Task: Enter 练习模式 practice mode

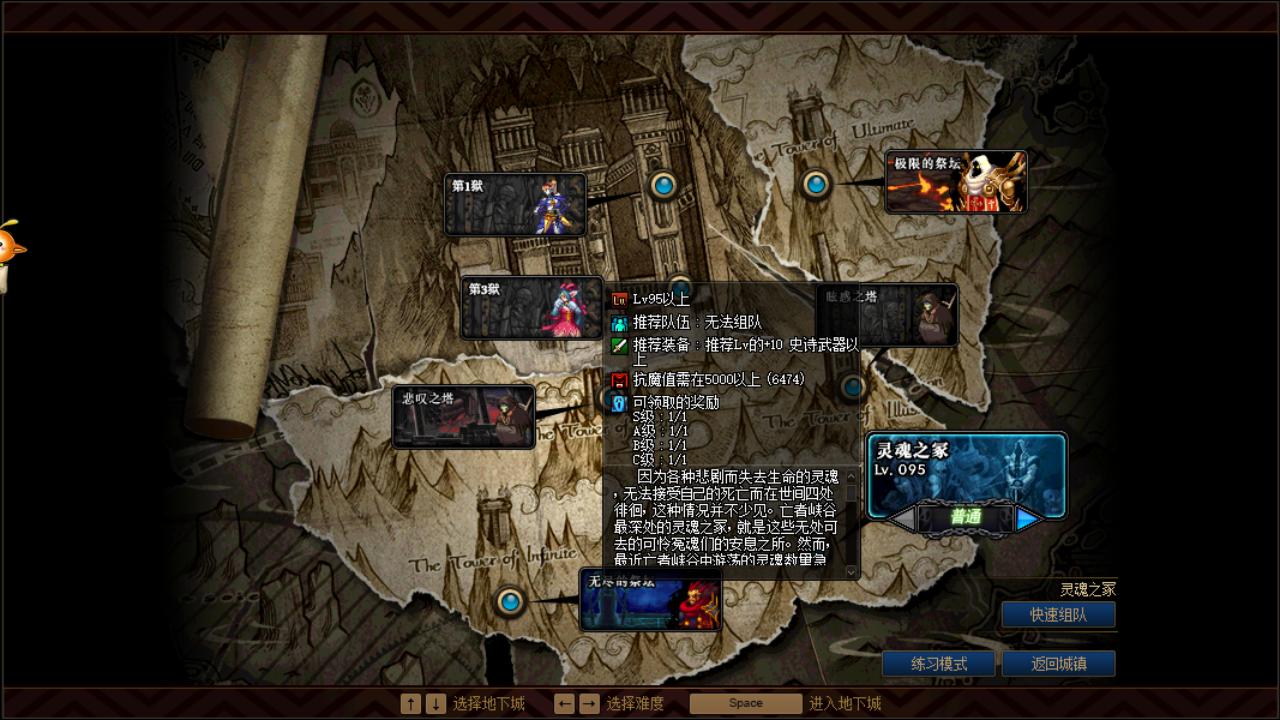Action: pyautogui.click(x=938, y=663)
